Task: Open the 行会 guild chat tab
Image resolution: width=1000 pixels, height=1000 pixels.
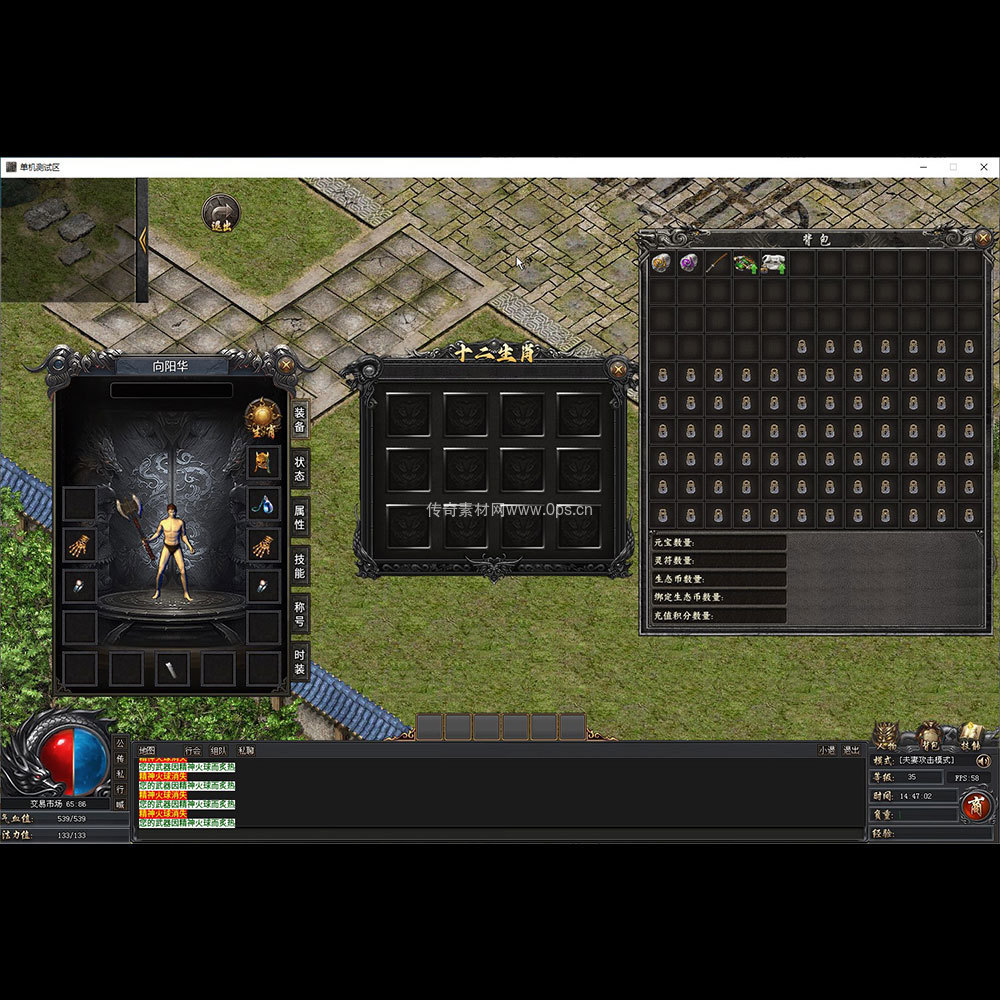Action: (x=193, y=750)
